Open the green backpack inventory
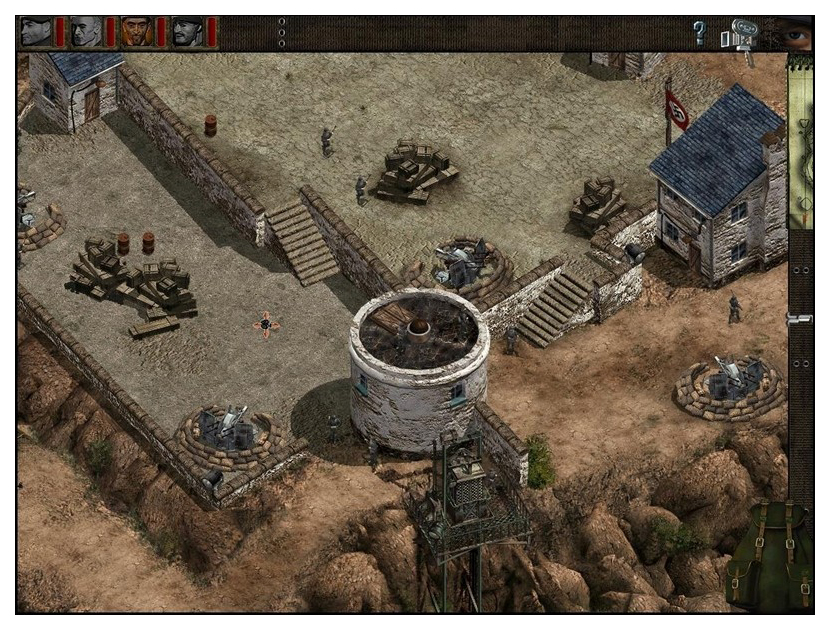Viewport: 830px width, 630px height. 768,553
